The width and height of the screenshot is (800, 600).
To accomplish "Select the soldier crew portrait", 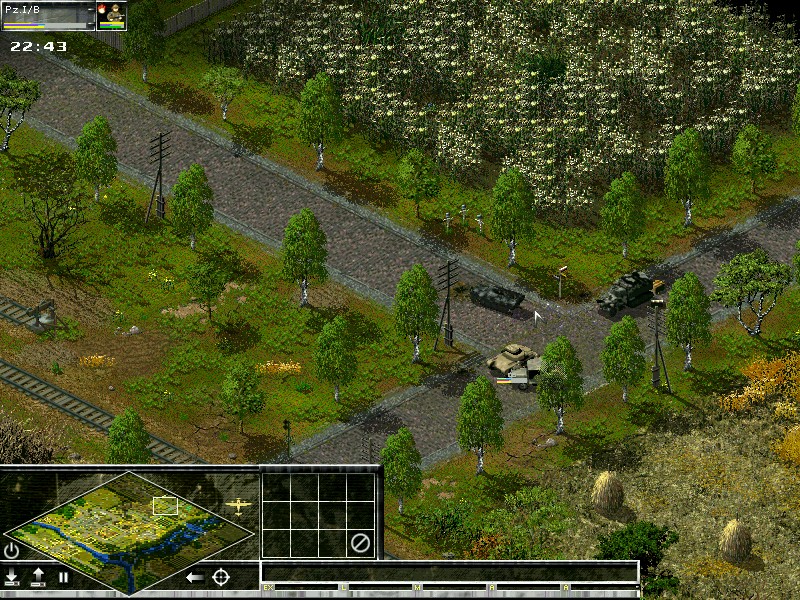I will [x=111, y=16].
